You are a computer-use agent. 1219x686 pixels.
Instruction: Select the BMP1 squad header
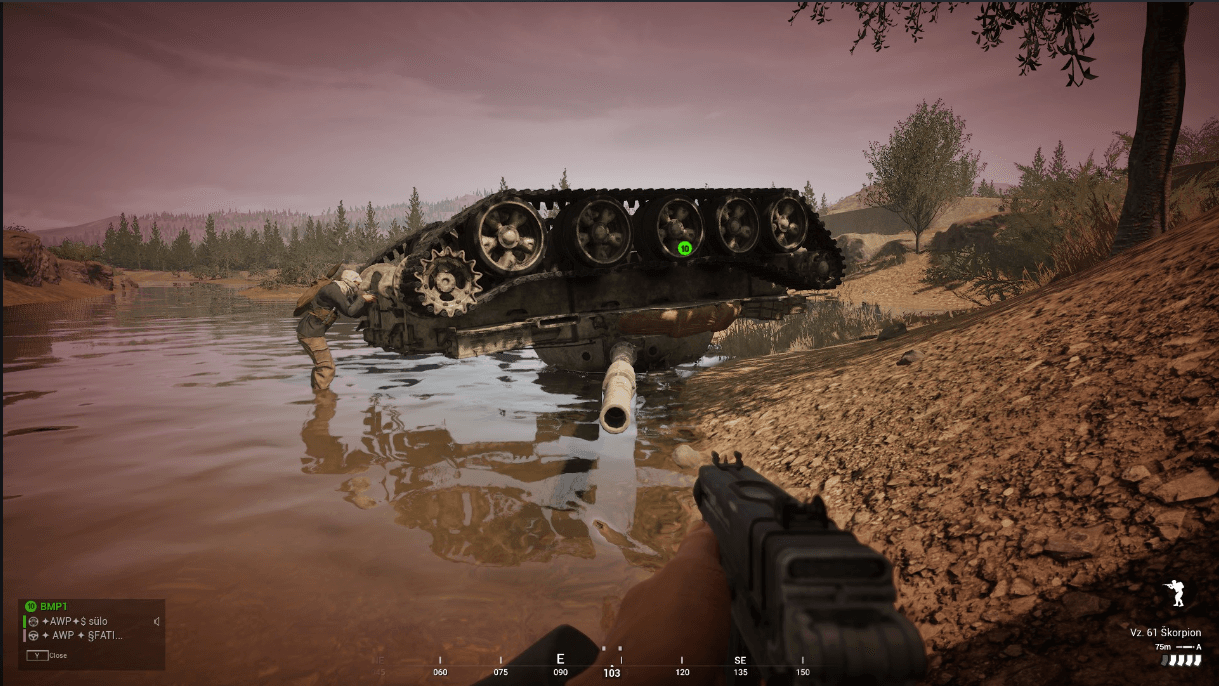pos(53,607)
